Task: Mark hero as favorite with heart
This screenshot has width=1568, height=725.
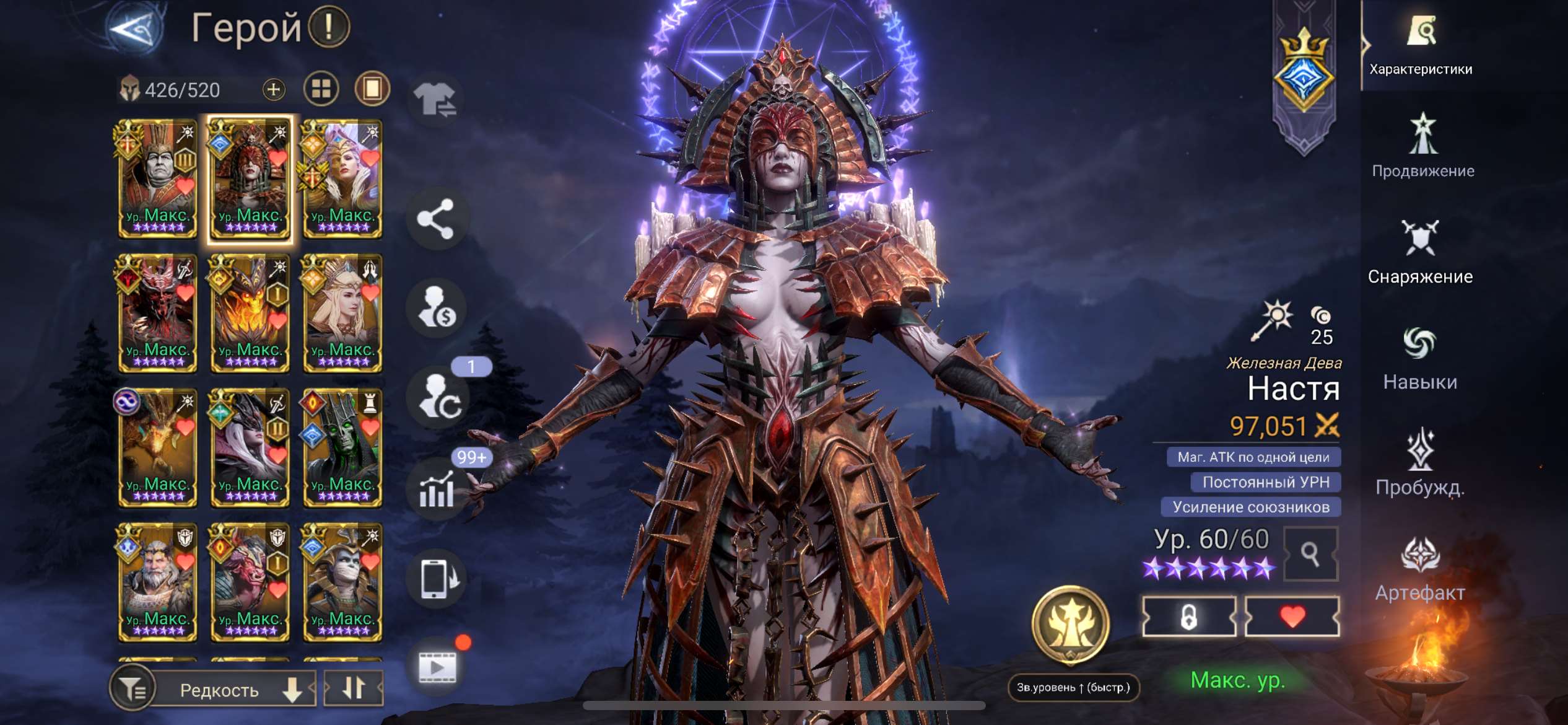Action: [x=1292, y=617]
